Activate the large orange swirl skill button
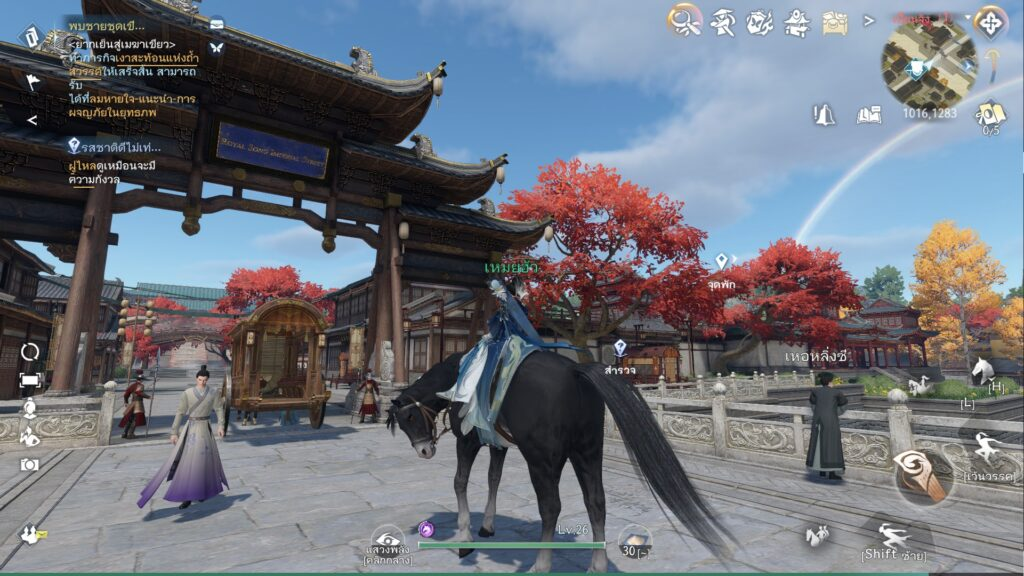 tap(920, 474)
